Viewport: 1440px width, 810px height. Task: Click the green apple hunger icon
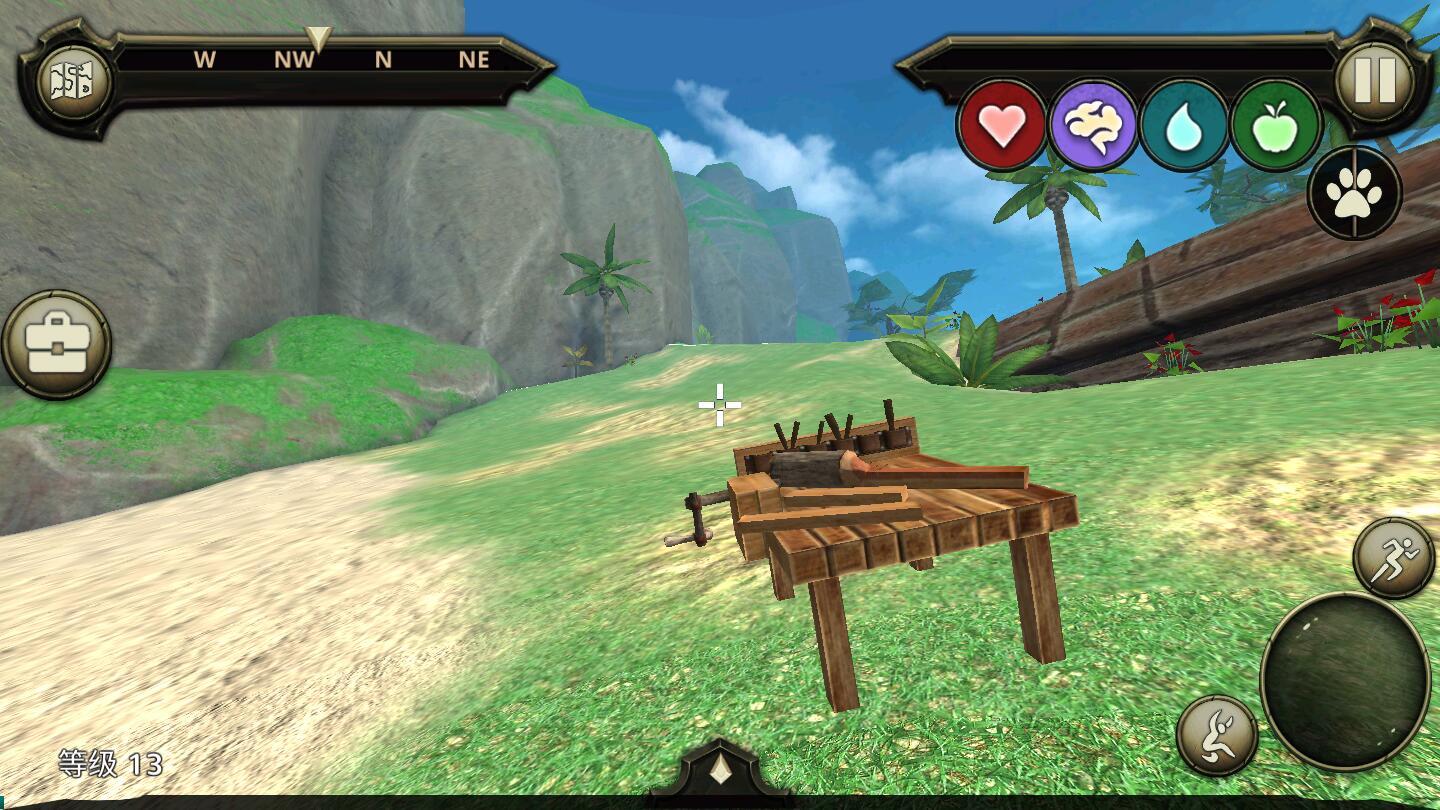click(1276, 126)
